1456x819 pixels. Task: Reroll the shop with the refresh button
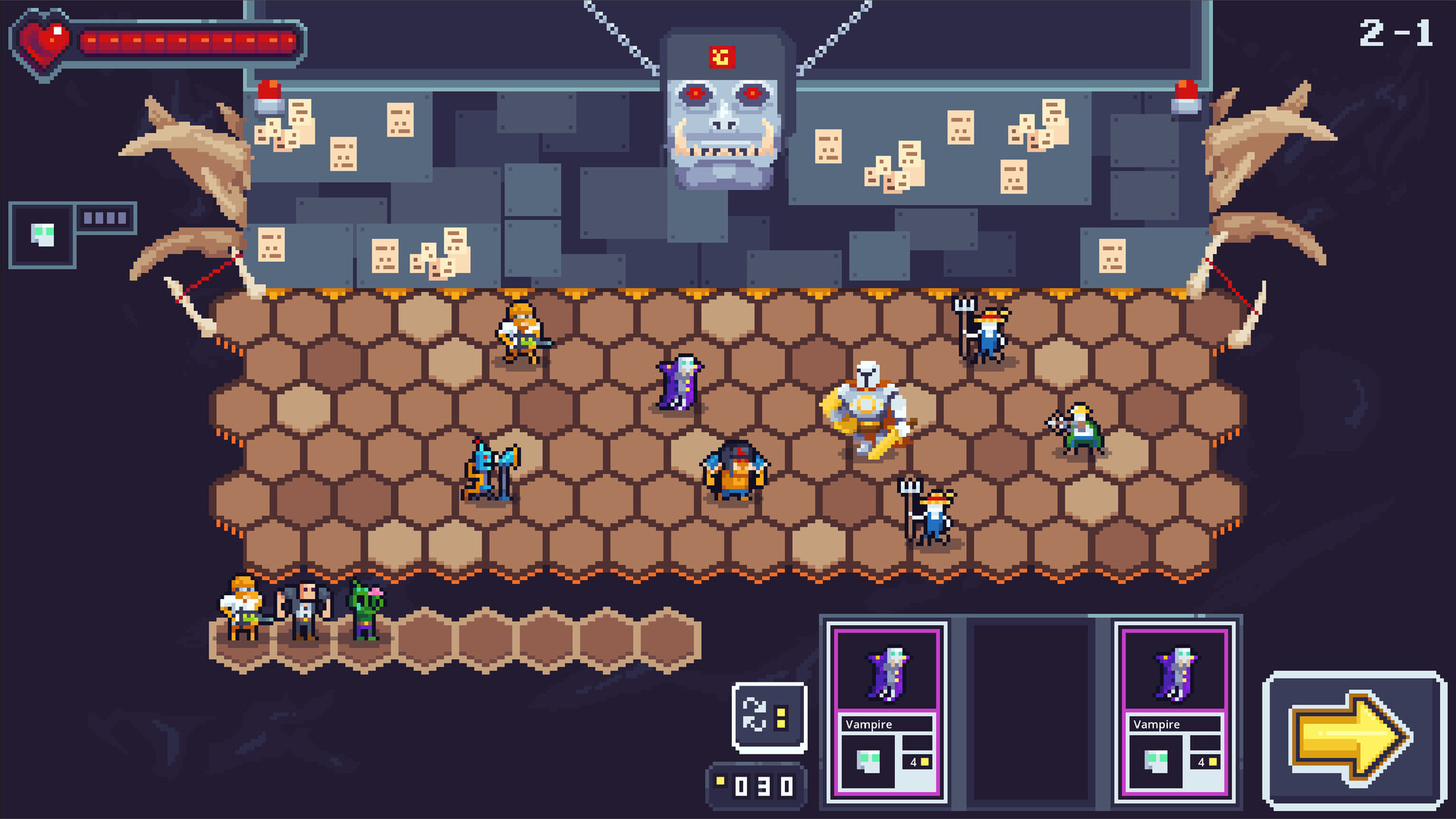pyautogui.click(x=769, y=716)
